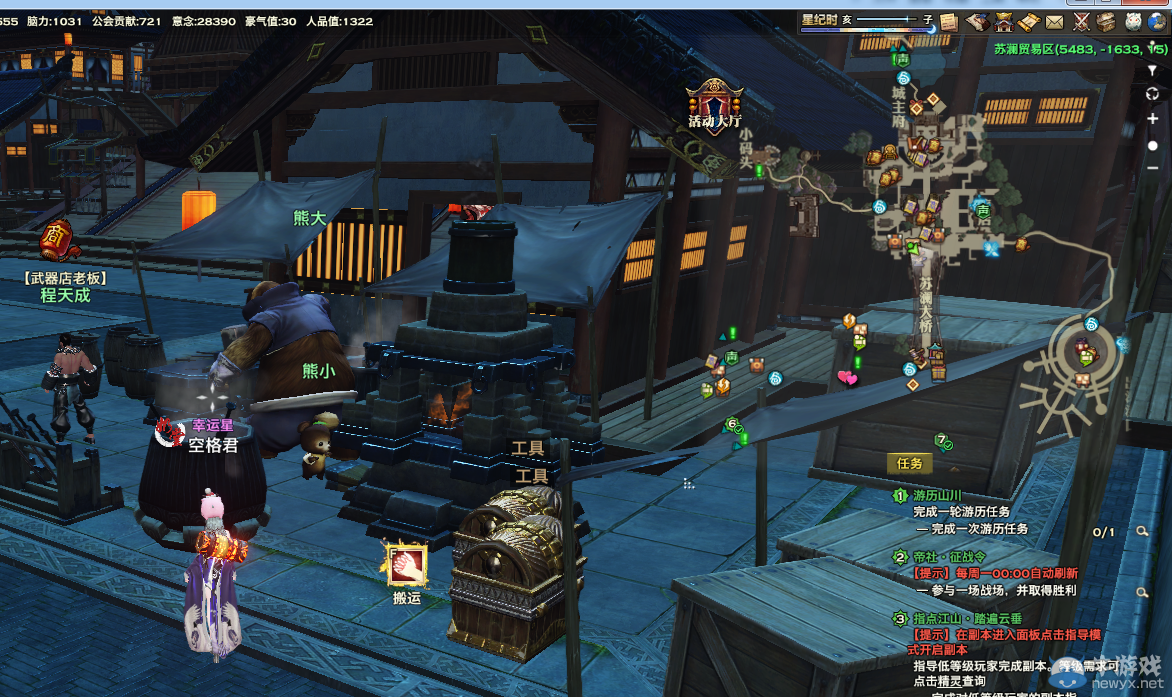
Task: Zoom in the minimap with plus
Action: (x=1153, y=119)
